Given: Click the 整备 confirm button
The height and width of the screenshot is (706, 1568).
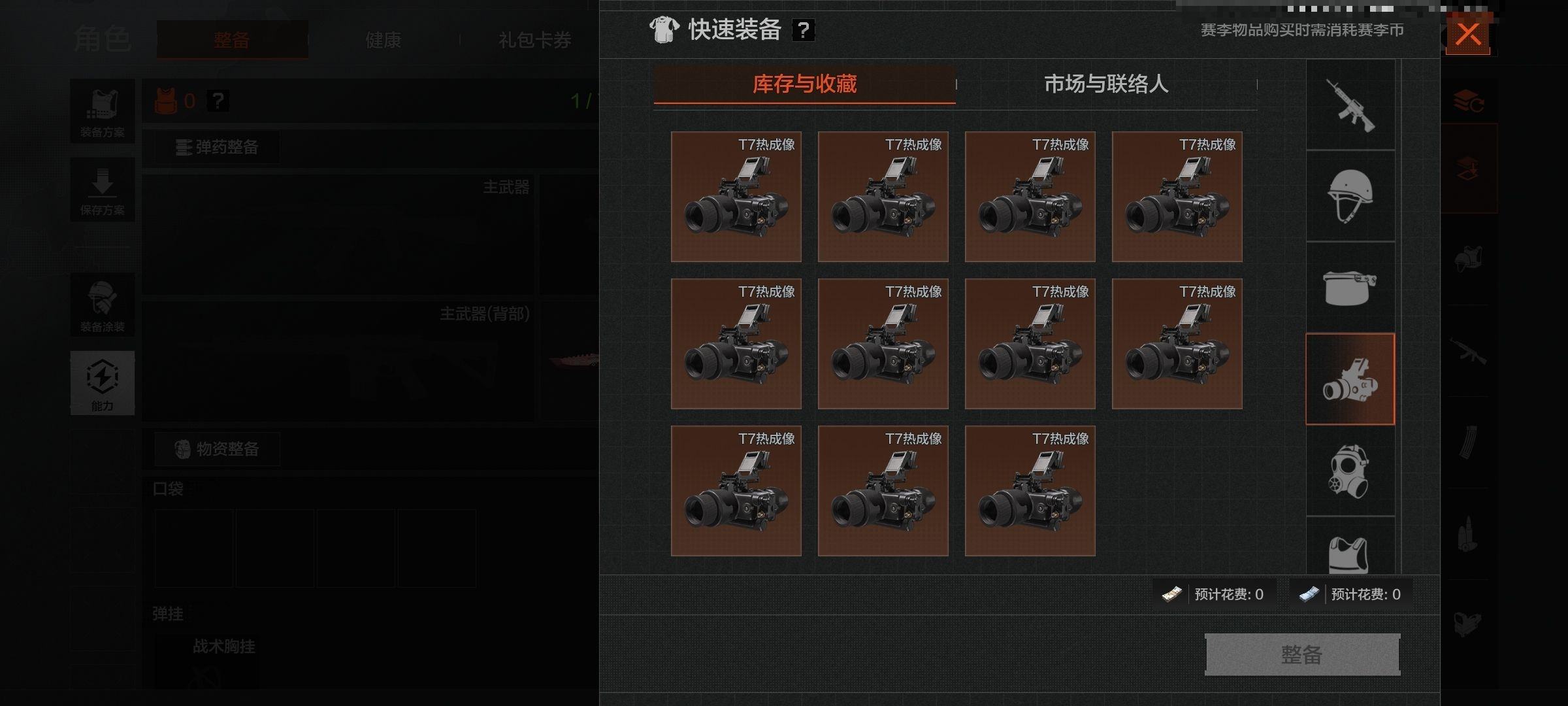Looking at the screenshot, I should [1301, 654].
